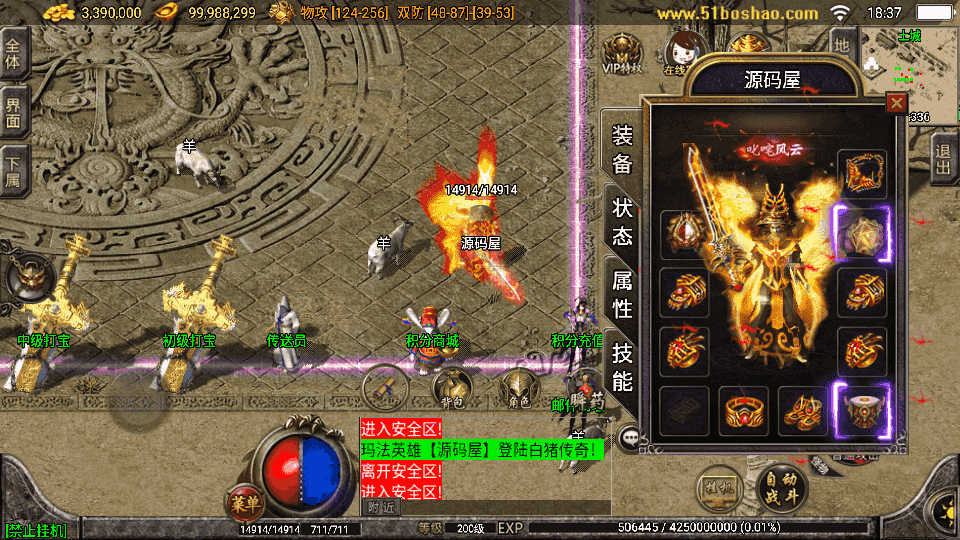Close the 源码屋 character panel
The image size is (960, 540).
click(x=896, y=102)
